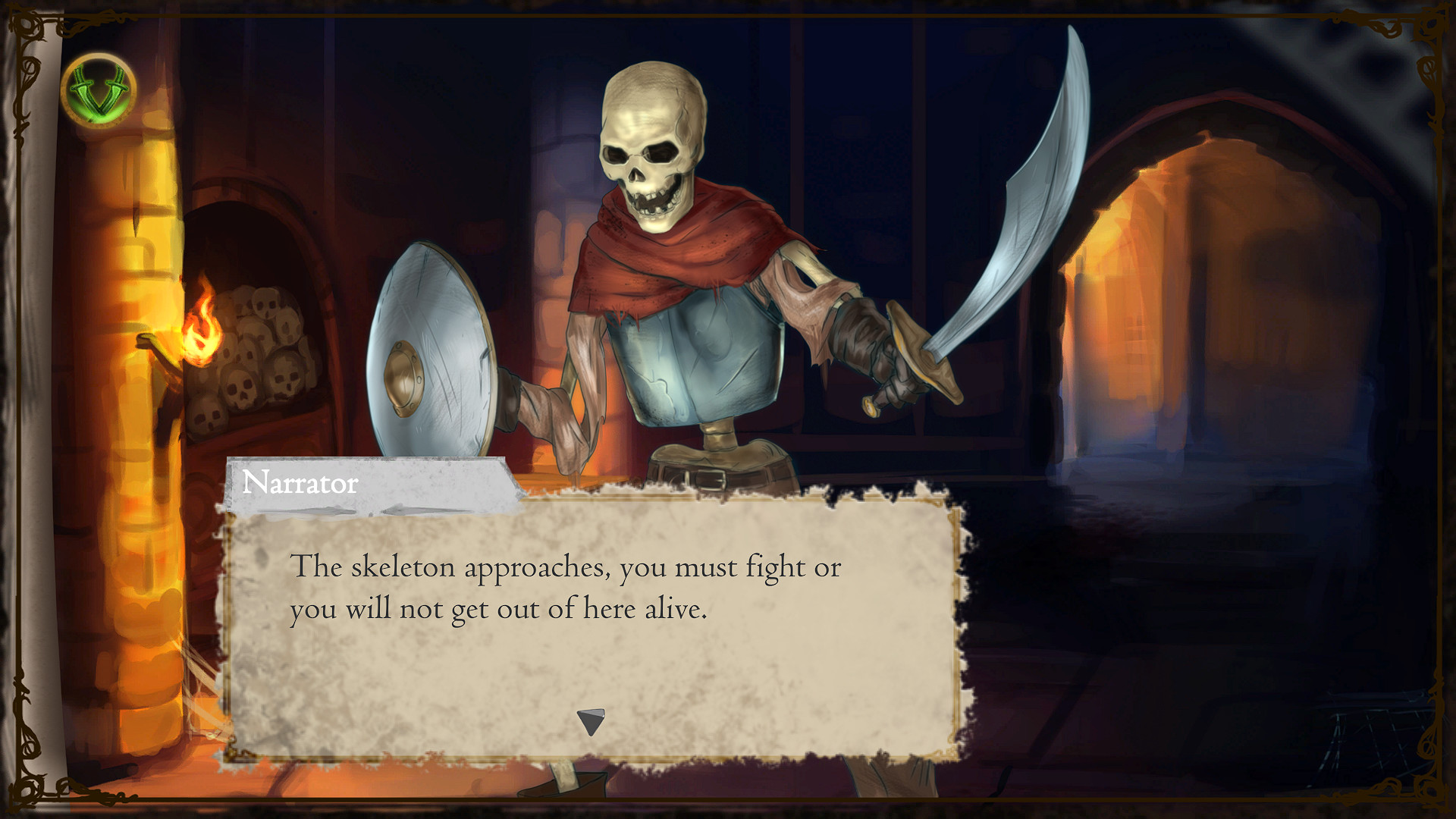Advance the dialogue by clicking the arrow indicator
This screenshot has height=819, width=1456.
(x=591, y=722)
